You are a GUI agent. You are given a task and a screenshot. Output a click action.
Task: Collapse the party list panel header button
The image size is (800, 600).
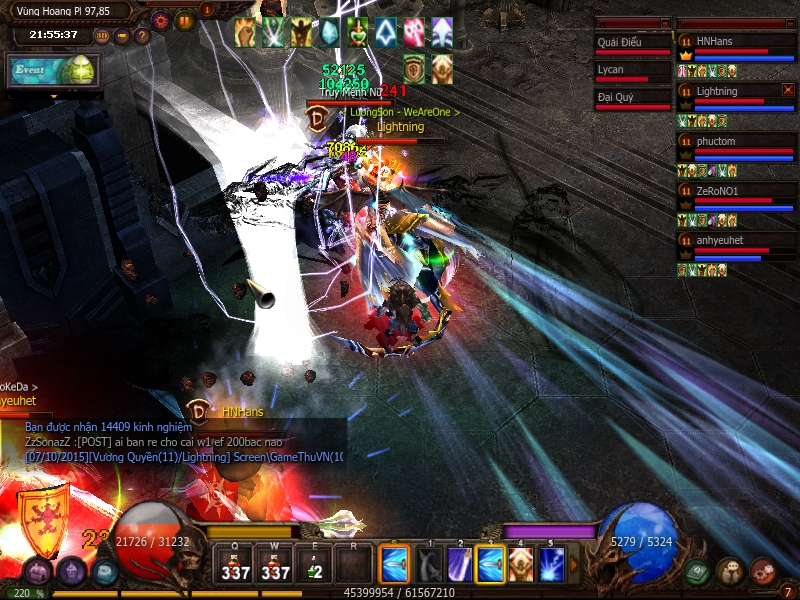(788, 22)
